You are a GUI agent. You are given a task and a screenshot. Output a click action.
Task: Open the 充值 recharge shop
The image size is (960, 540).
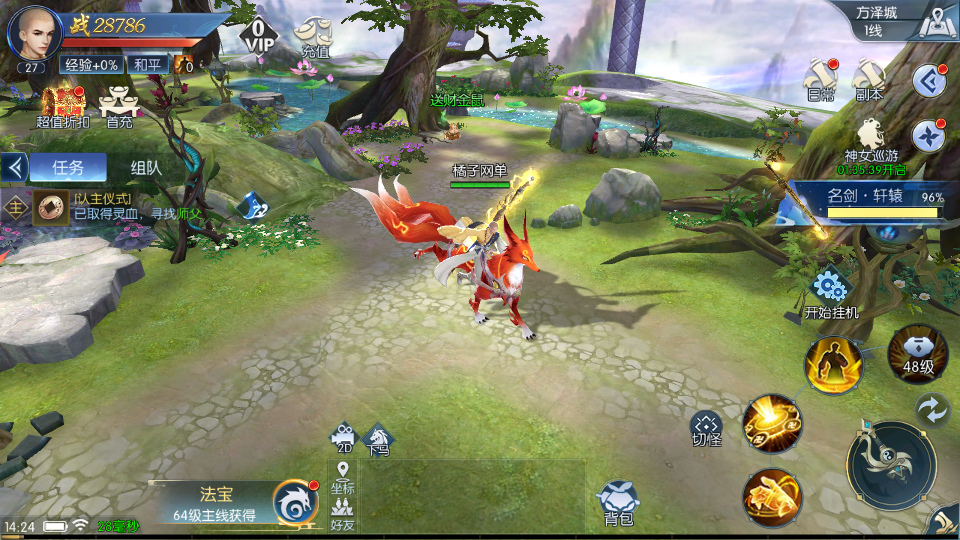316,34
